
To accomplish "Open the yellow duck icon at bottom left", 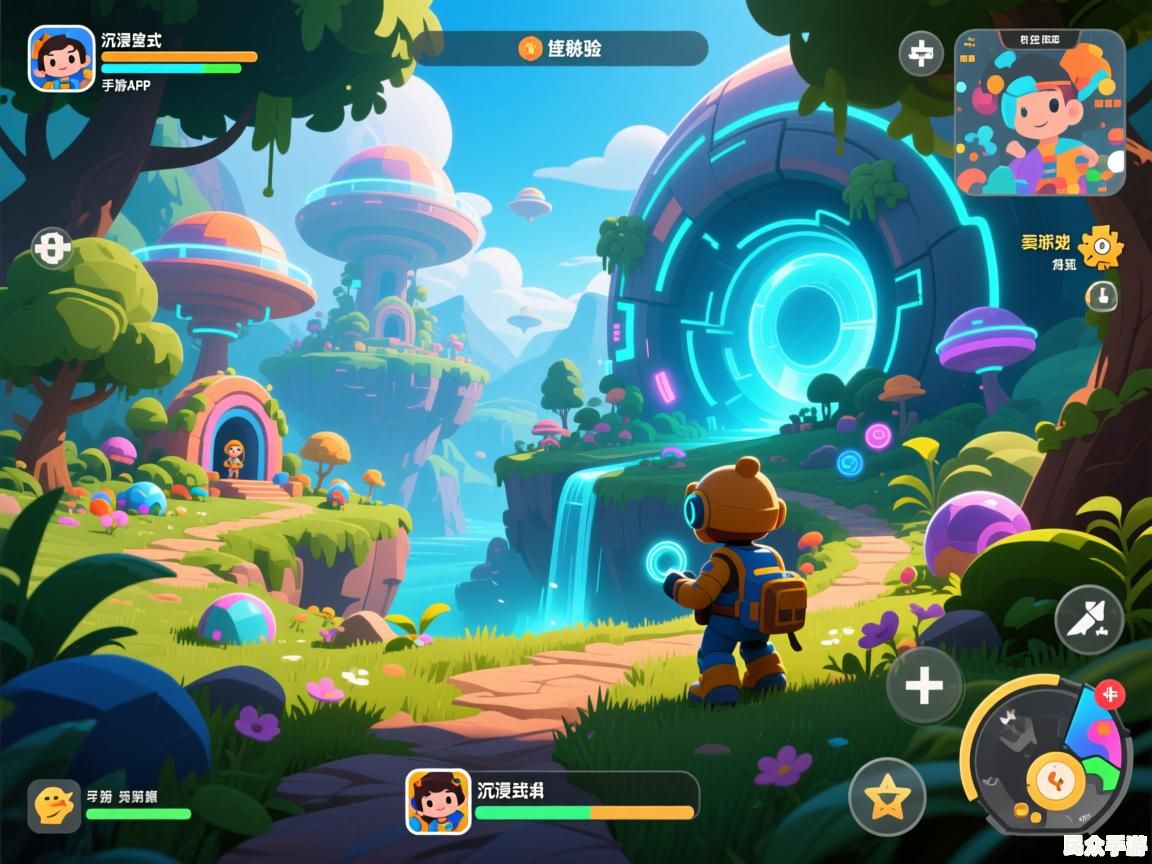I will (54, 805).
